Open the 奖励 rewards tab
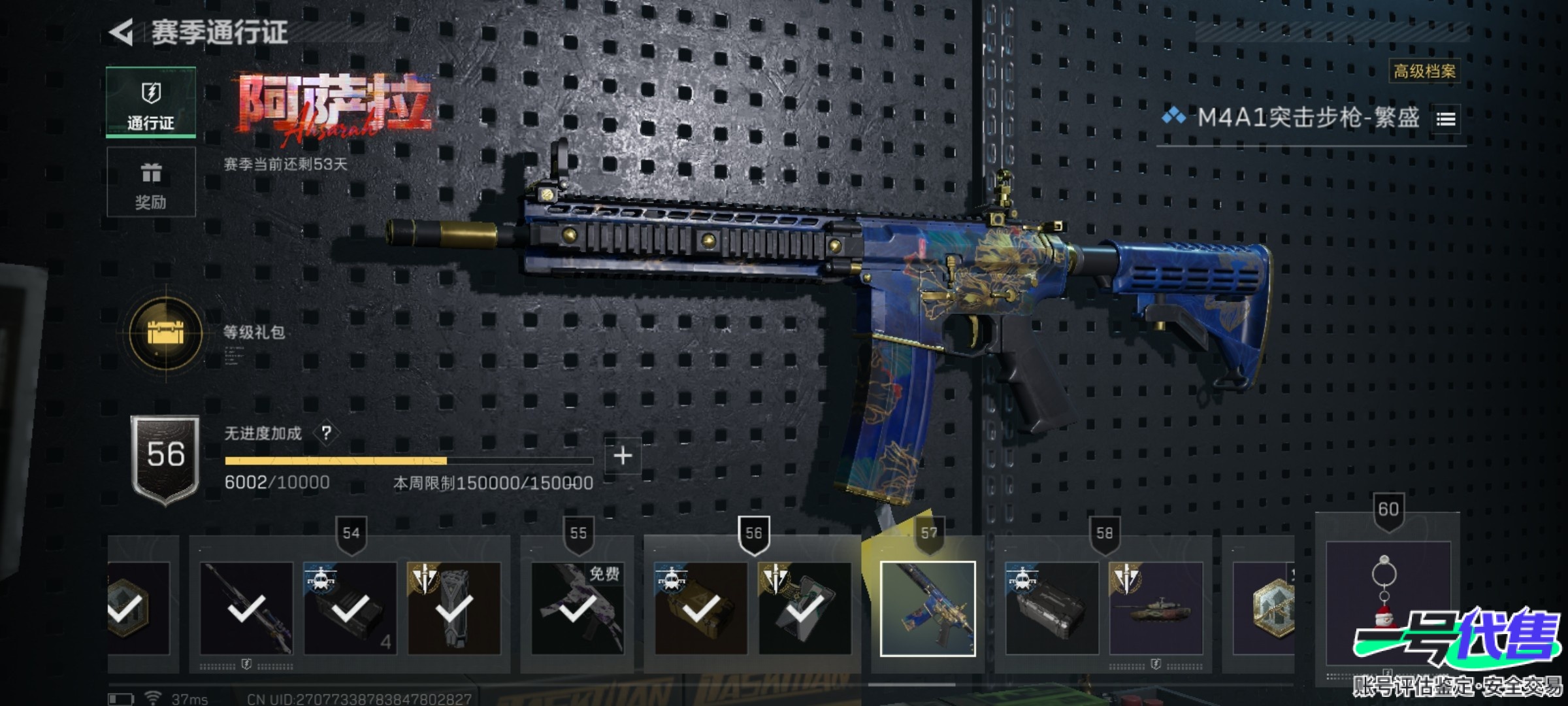This screenshot has height=706, width=1568. click(x=151, y=182)
